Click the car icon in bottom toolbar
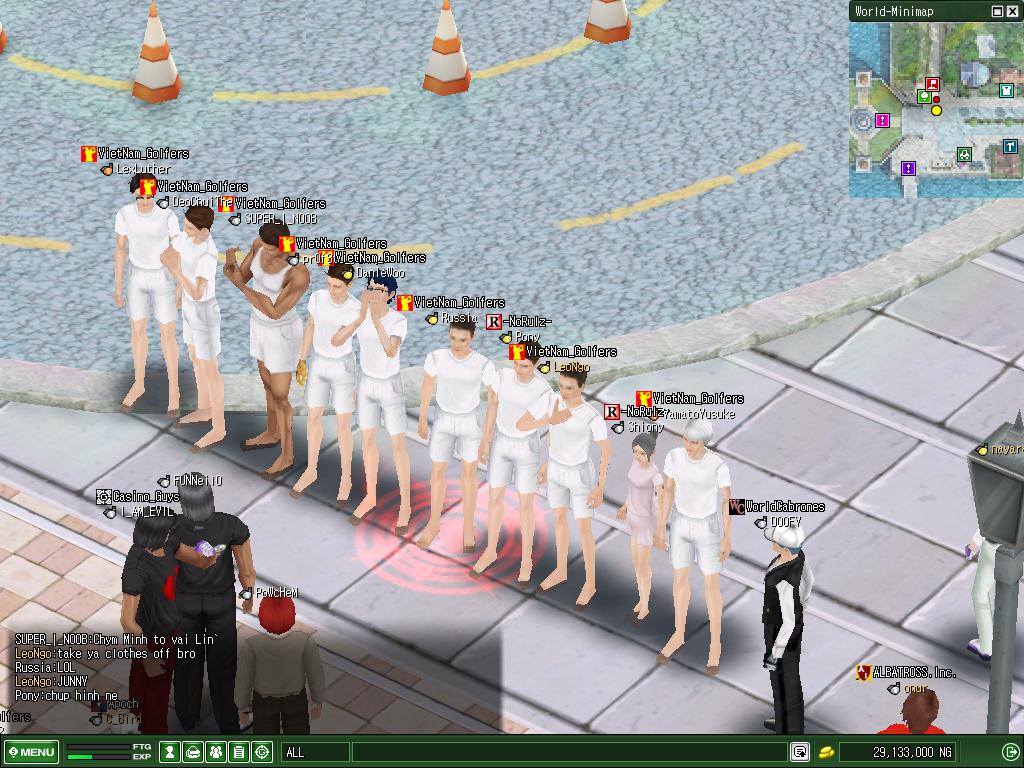Viewport: 1024px width, 768px height. (194, 752)
